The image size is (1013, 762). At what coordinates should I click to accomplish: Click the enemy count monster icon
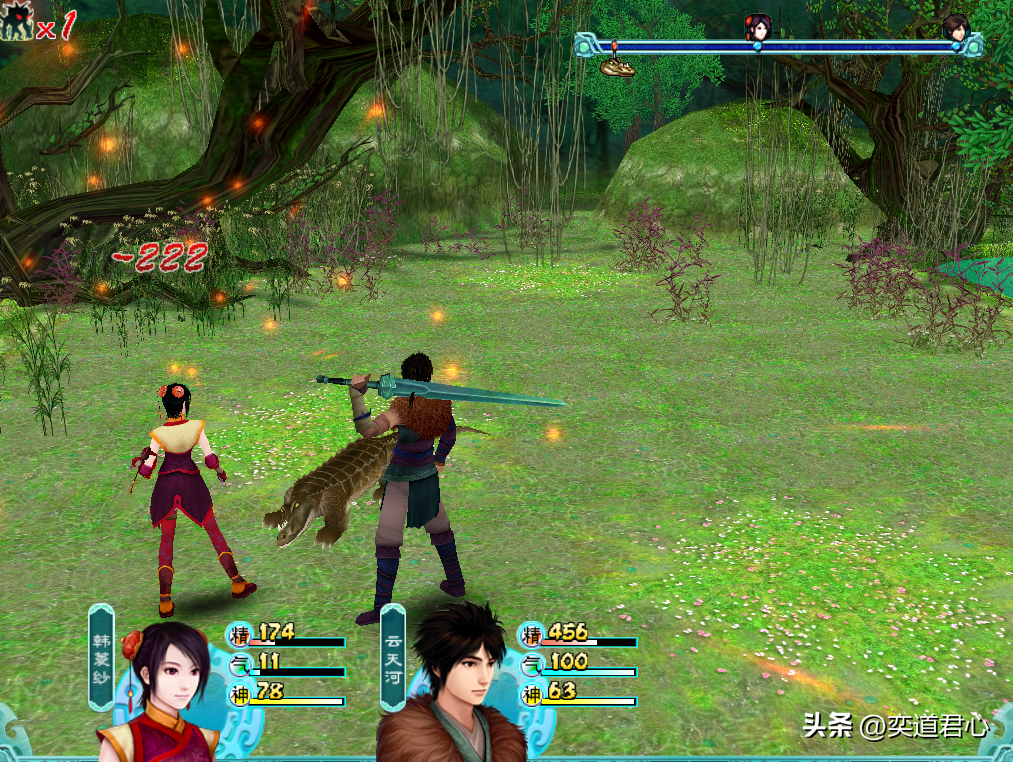coord(16,22)
